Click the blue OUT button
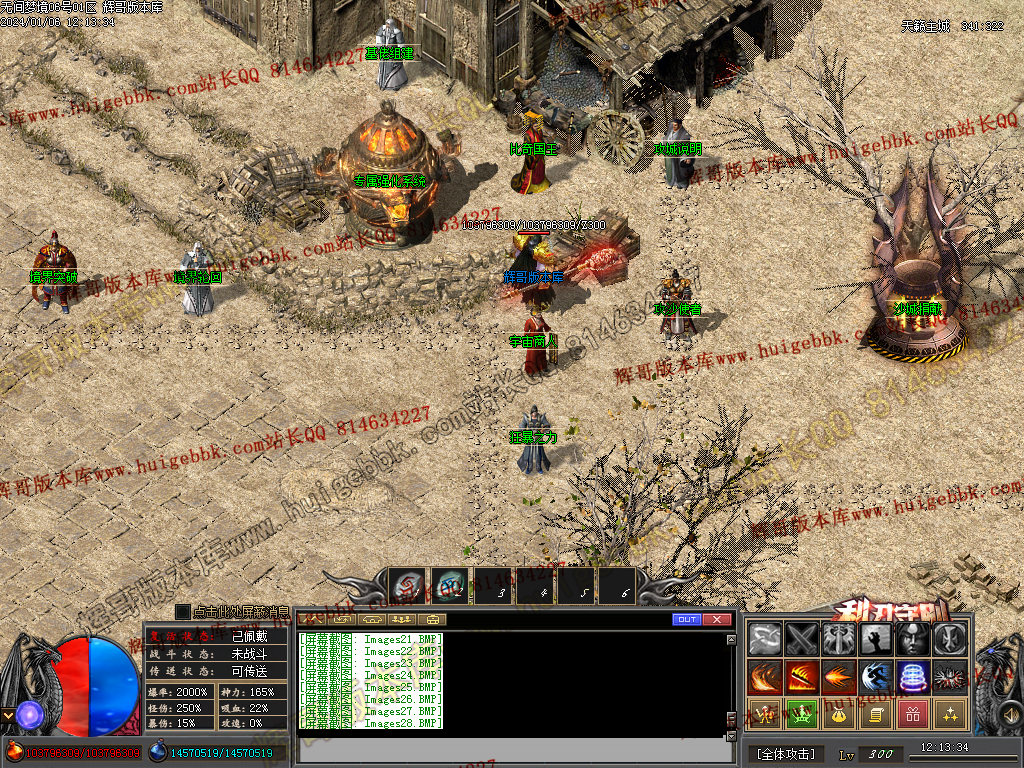Screen dimensions: 1024x768 [686, 620]
